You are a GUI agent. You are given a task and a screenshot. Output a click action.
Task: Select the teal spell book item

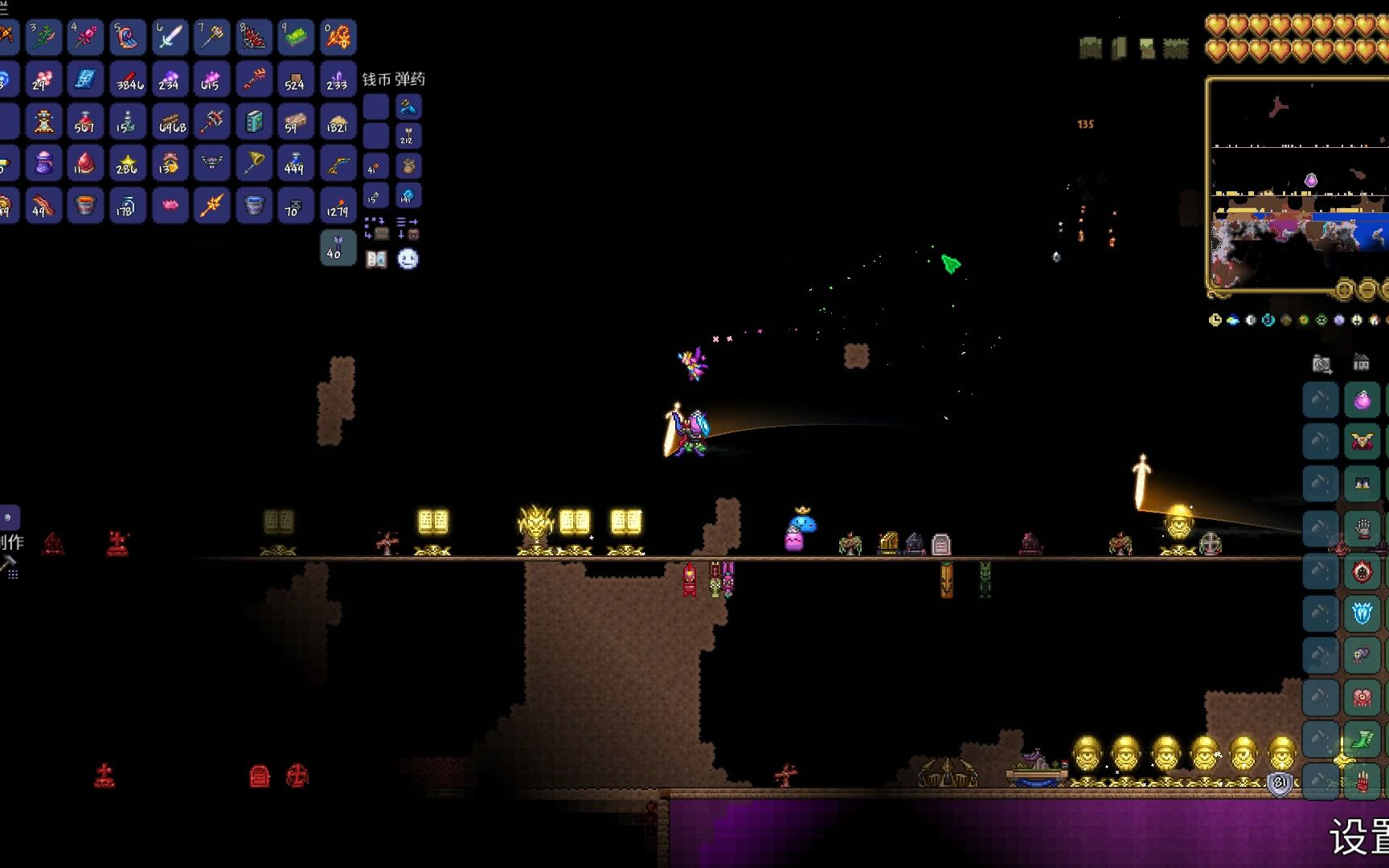pos(253,121)
